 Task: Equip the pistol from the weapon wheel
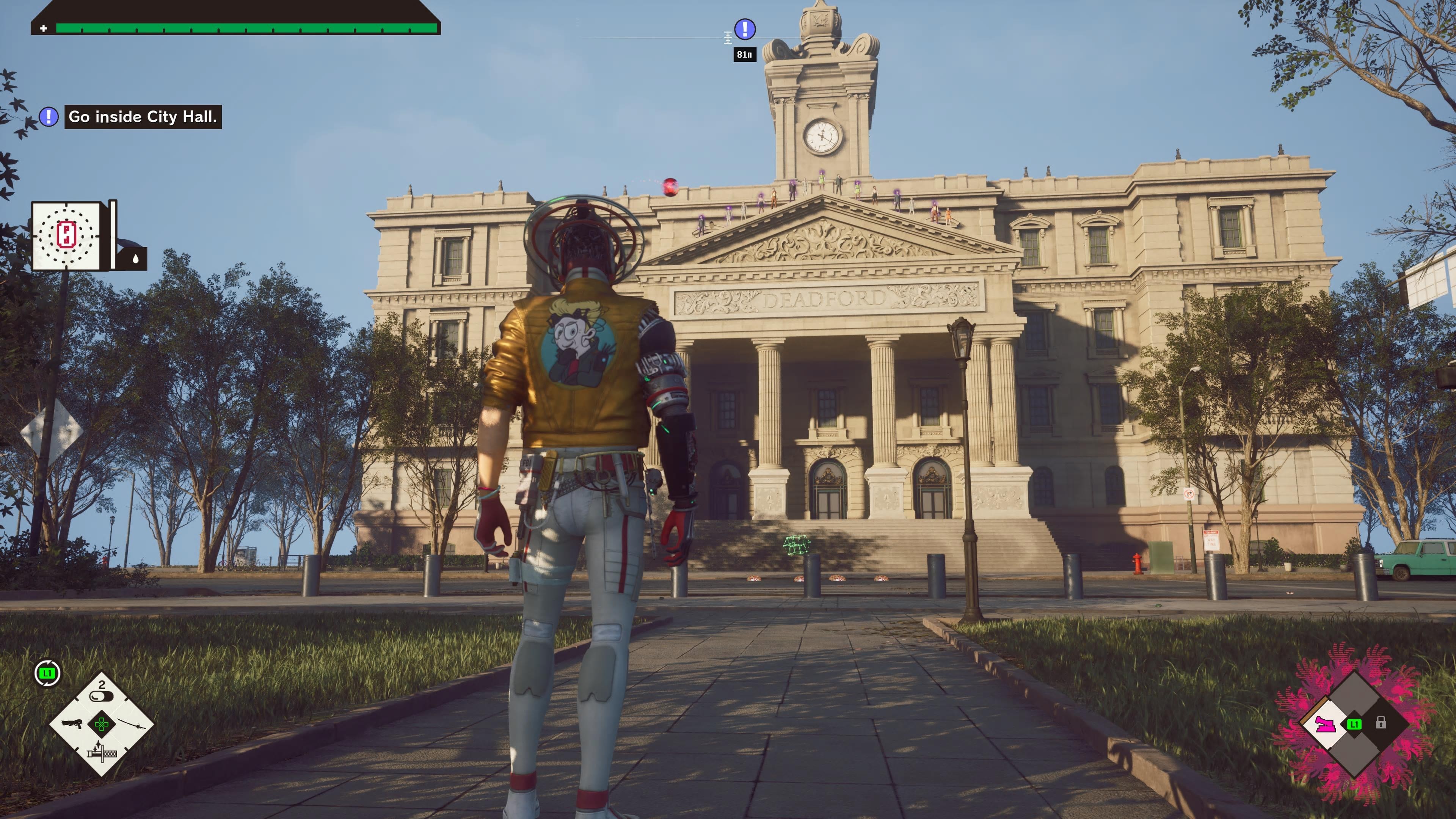coord(72,724)
